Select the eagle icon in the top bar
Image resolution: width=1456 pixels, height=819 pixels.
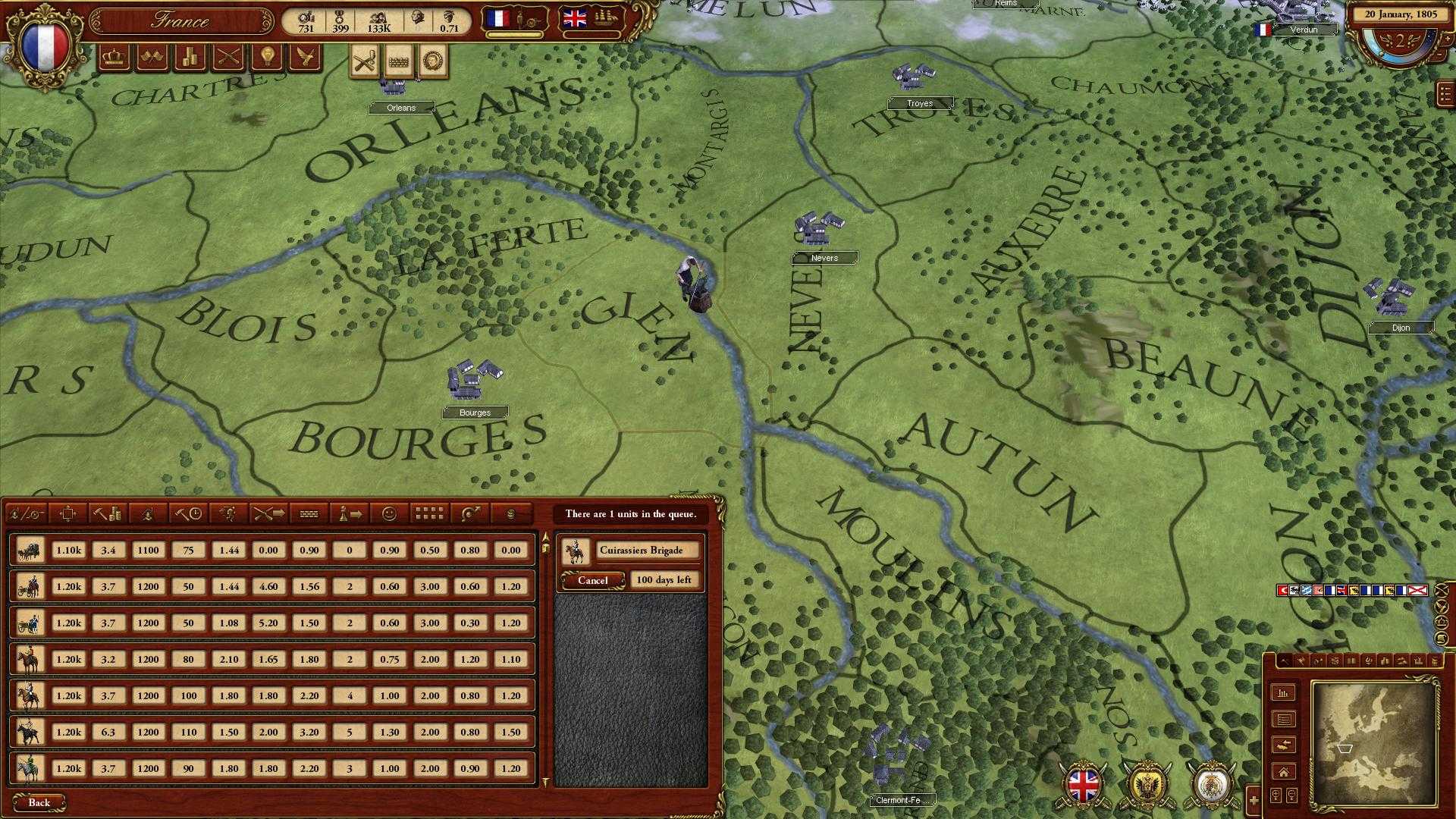(x=305, y=57)
